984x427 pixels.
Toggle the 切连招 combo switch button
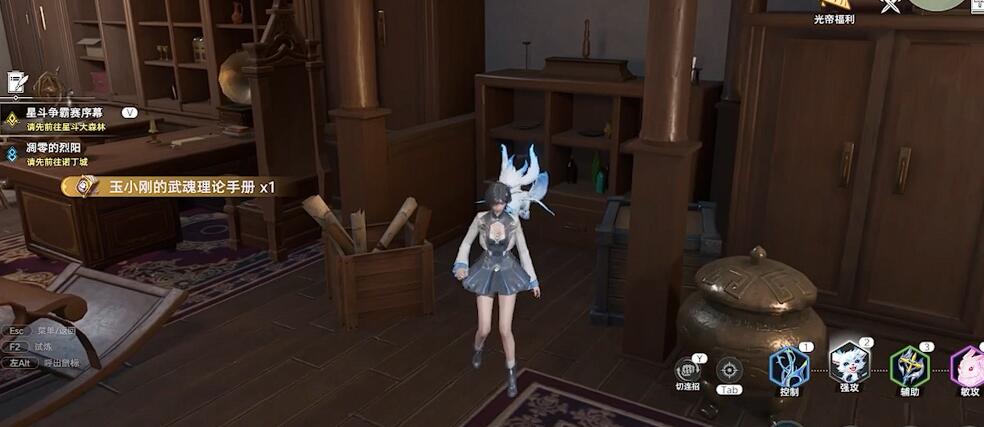pyautogui.click(x=687, y=371)
